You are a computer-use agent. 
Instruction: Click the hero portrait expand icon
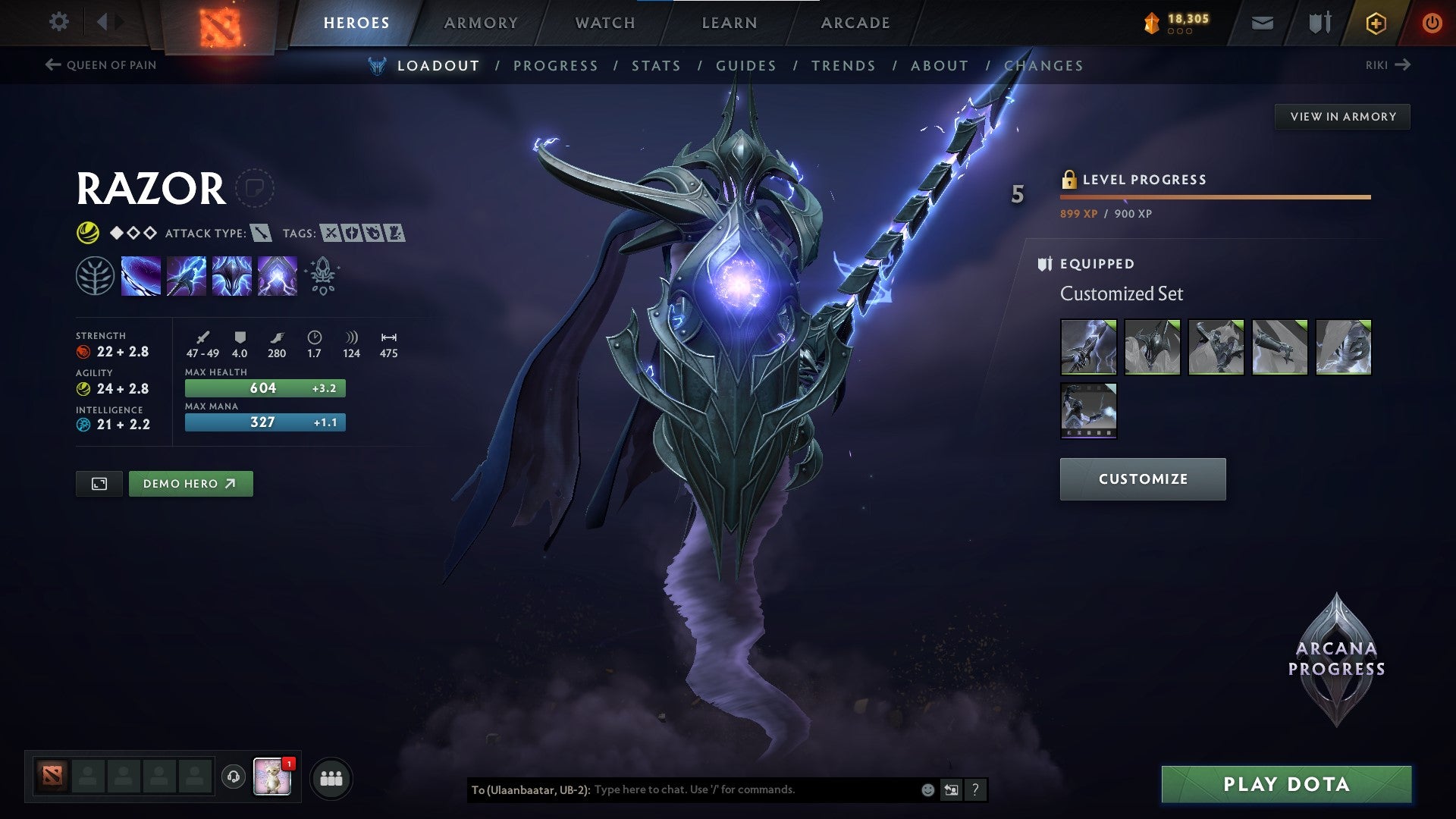tap(99, 483)
